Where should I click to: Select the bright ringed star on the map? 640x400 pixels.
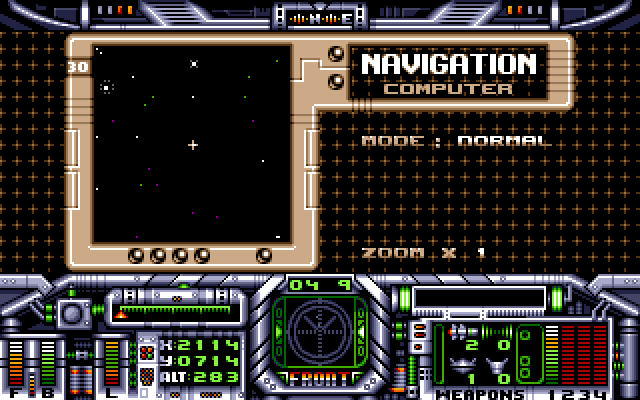click(106, 88)
